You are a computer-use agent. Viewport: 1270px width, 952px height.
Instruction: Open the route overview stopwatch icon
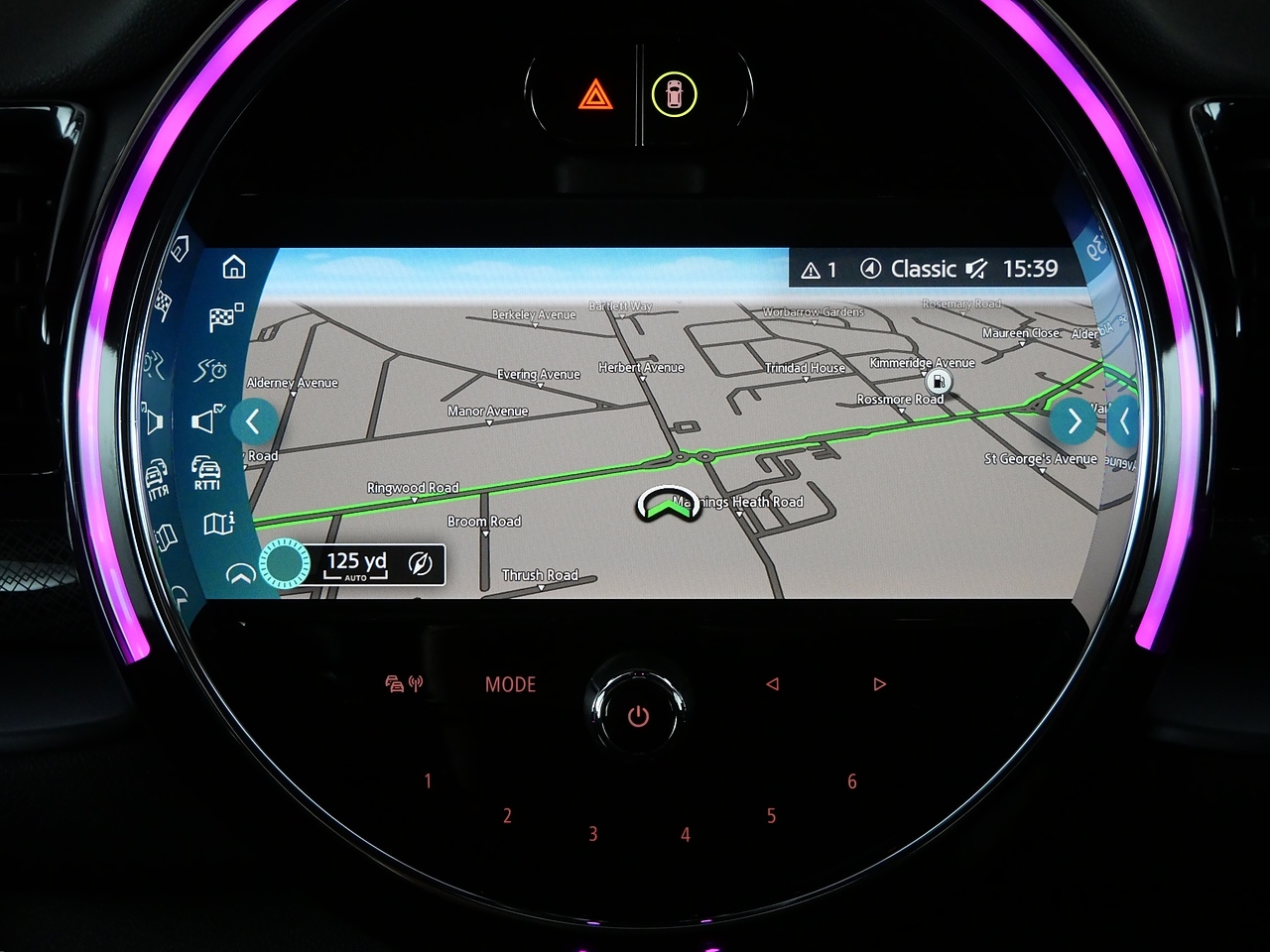[211, 371]
